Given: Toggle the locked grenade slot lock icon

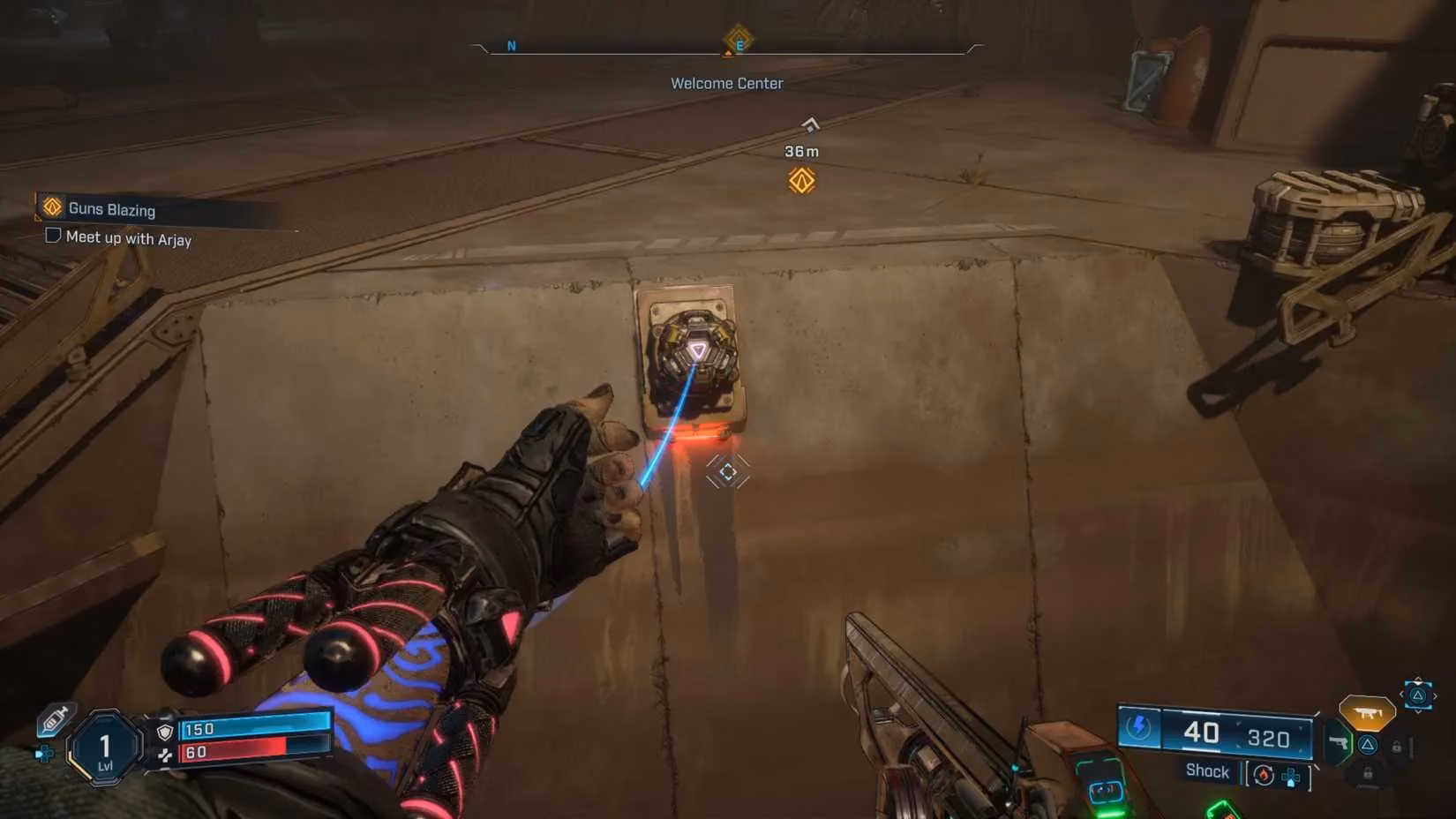Looking at the screenshot, I should (1397, 746).
